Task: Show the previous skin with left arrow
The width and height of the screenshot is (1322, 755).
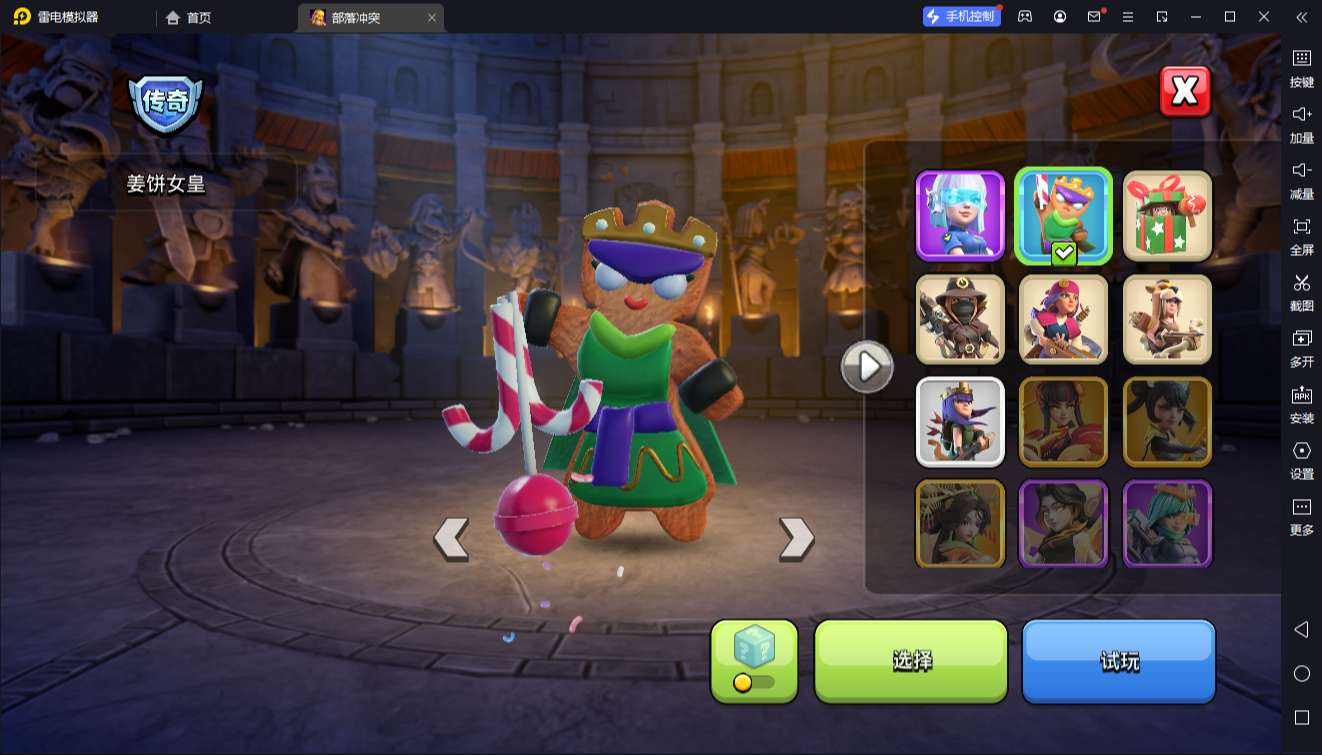Action: [x=451, y=539]
